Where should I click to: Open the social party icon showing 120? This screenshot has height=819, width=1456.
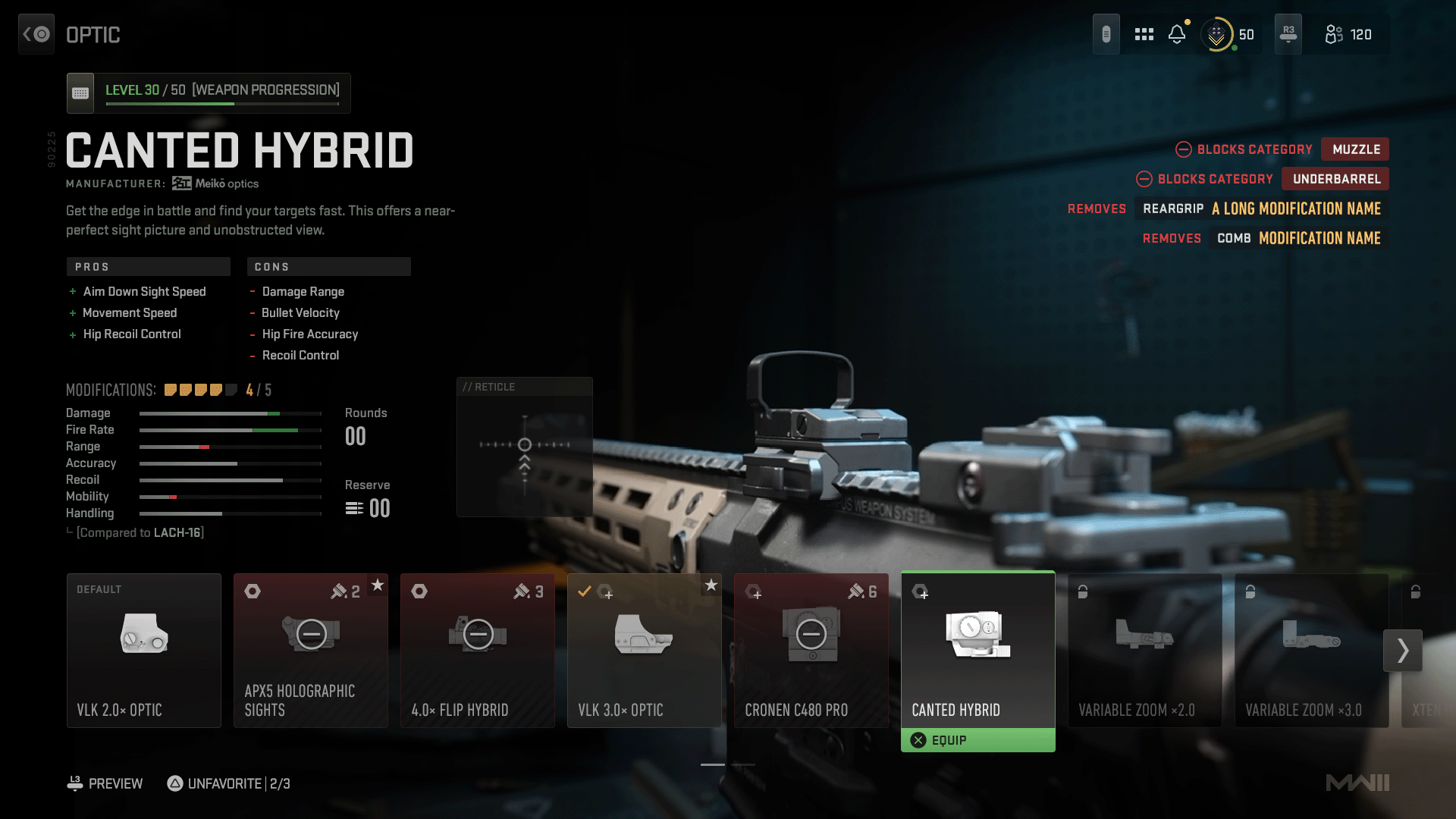1348,34
